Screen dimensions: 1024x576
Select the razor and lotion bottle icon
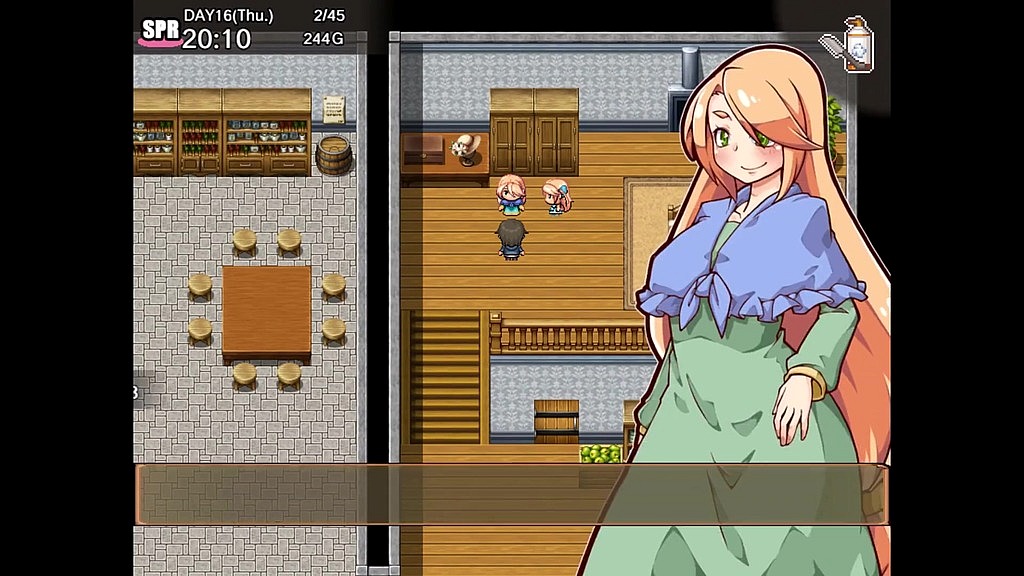(848, 45)
